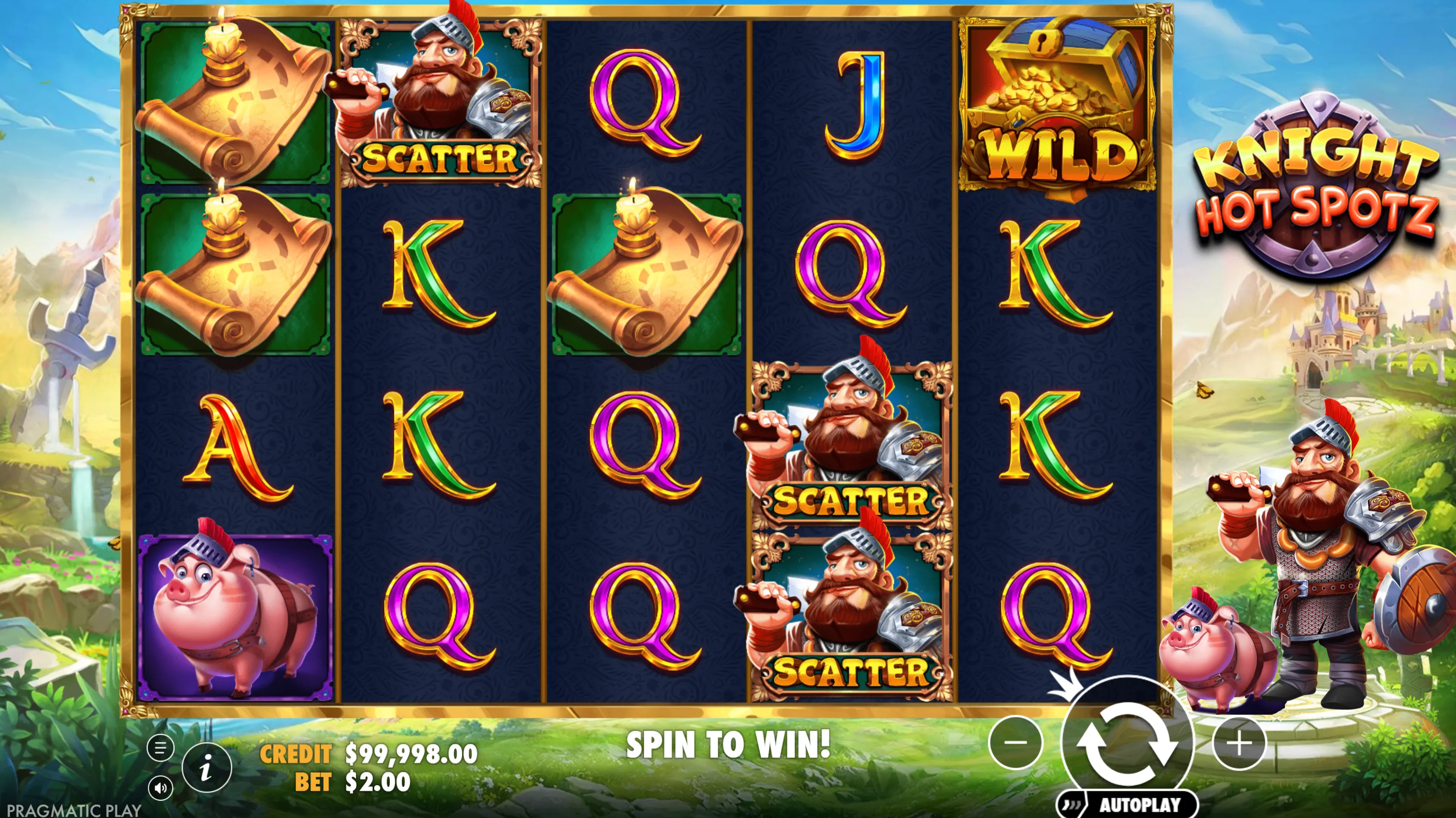
Task: Increase the bet with the plus button
Action: [x=1240, y=742]
